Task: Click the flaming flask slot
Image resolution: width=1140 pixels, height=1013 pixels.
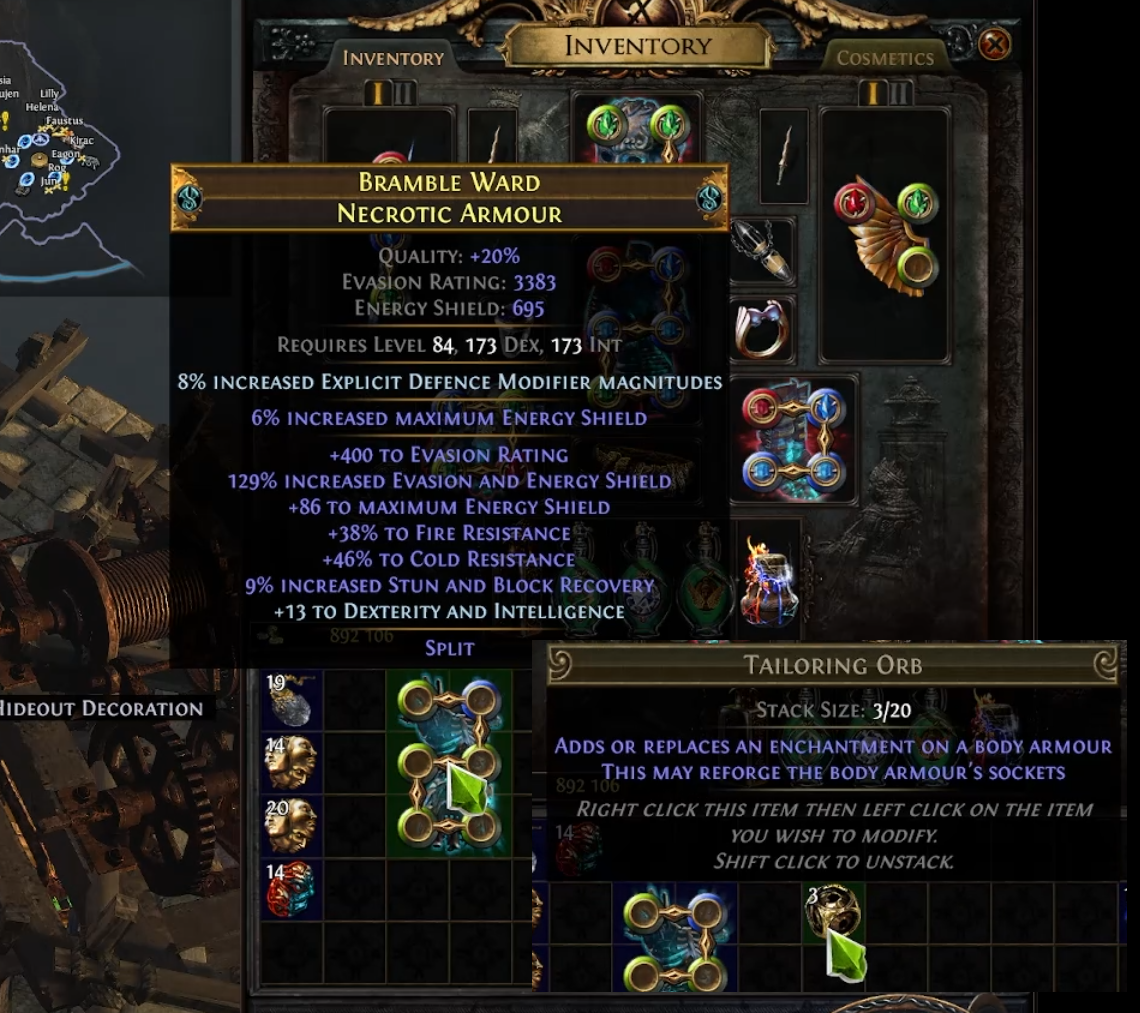Action: coord(769,580)
